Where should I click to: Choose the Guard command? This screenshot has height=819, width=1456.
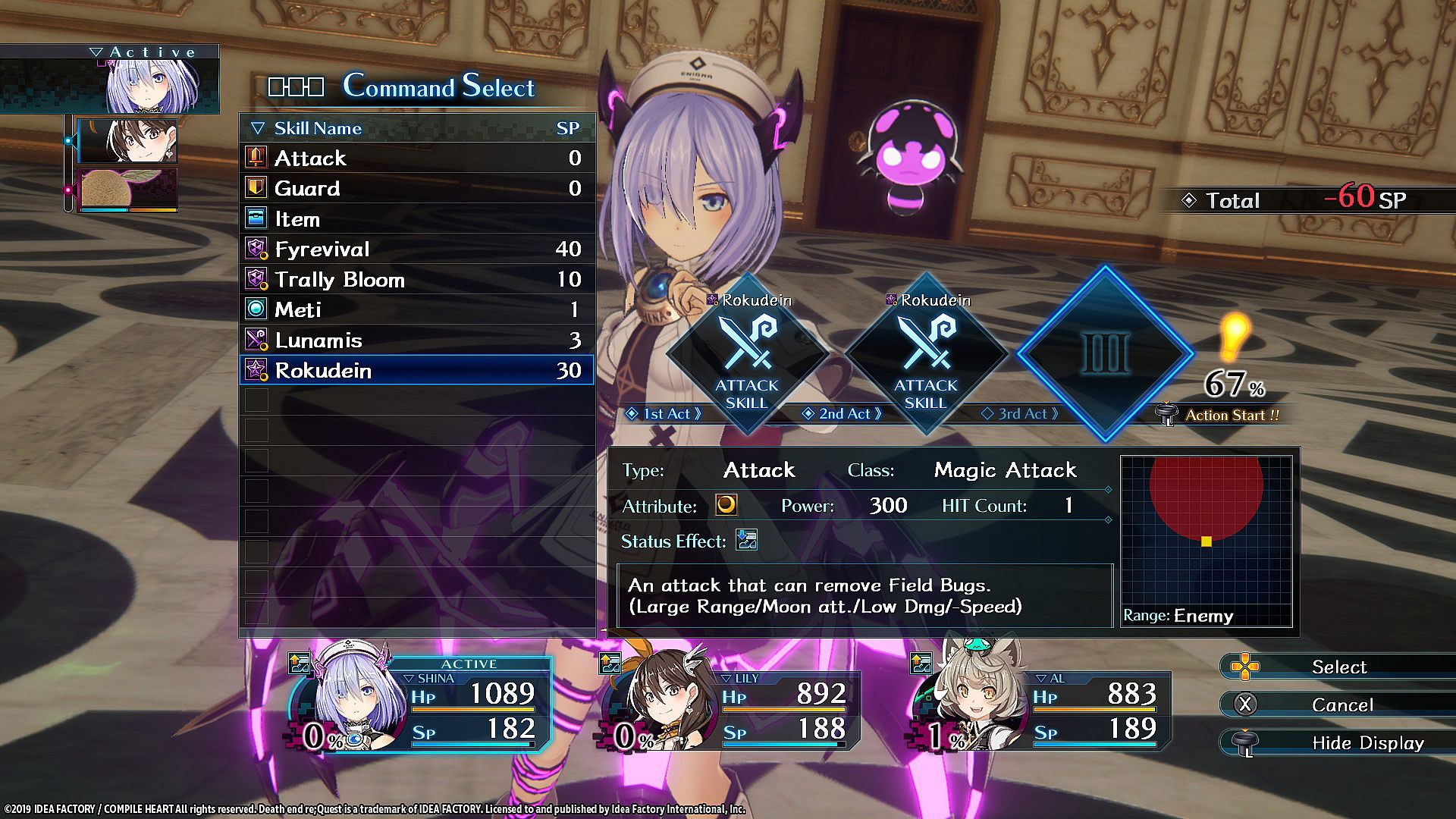416,188
